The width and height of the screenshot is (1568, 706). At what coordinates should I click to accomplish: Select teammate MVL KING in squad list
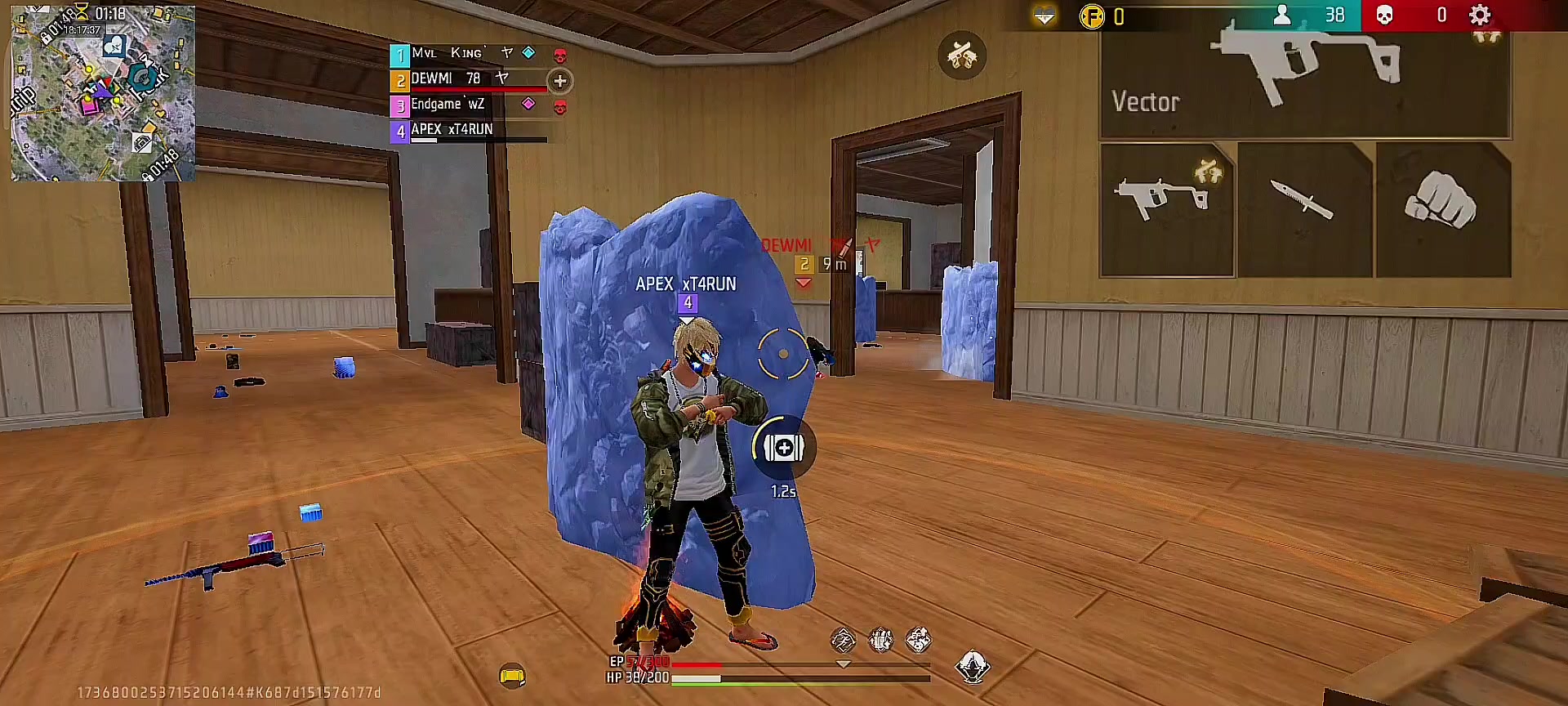coord(470,54)
